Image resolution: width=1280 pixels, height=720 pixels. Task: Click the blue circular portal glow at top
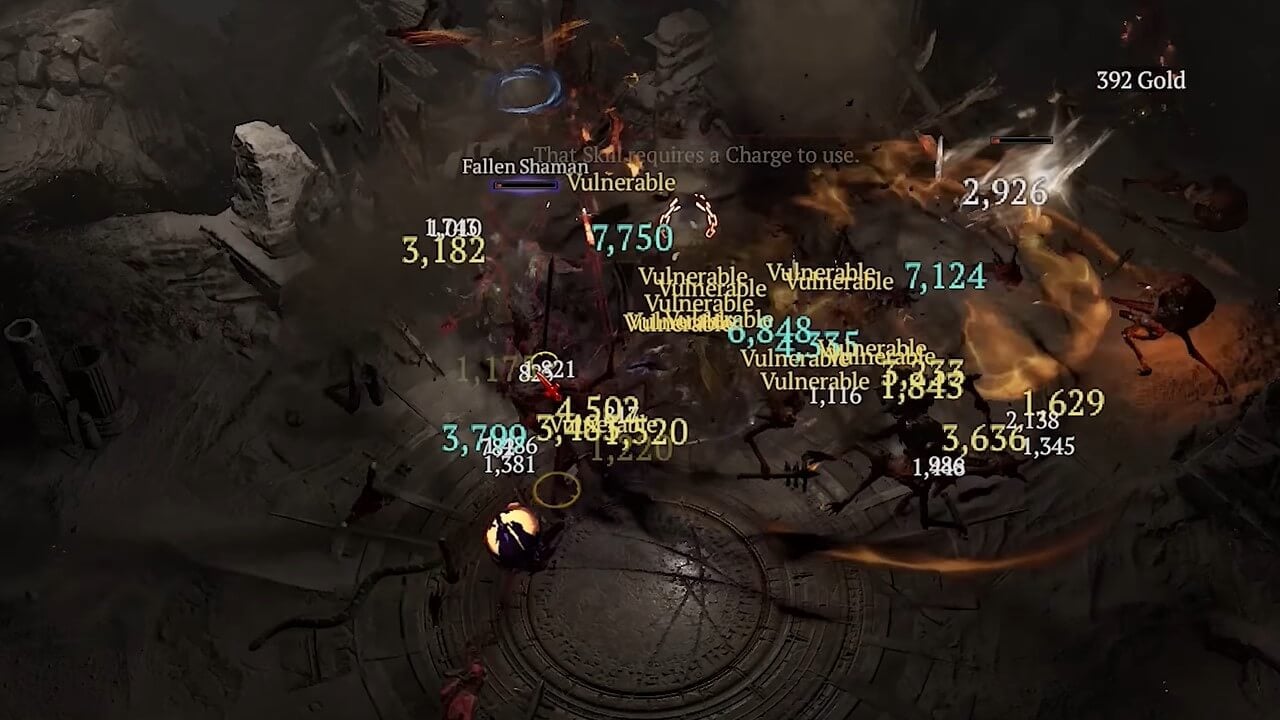tap(531, 90)
